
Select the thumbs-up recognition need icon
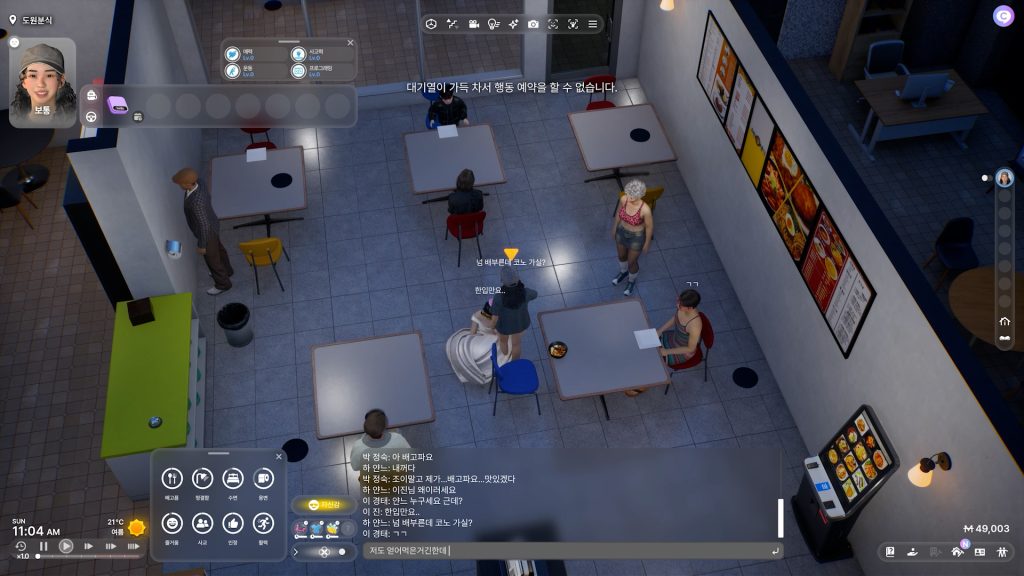(232, 523)
